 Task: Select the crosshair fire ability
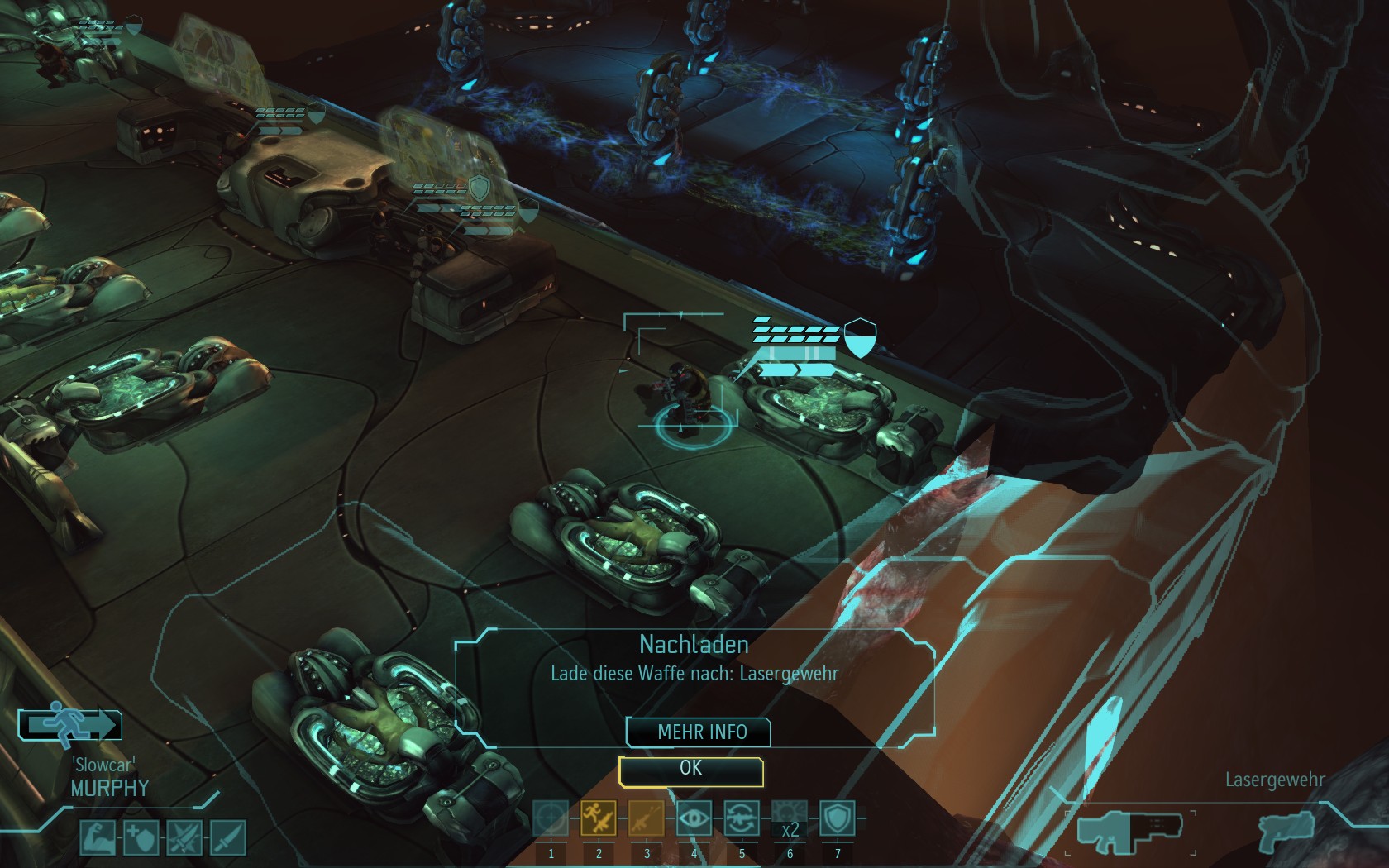coord(551,819)
